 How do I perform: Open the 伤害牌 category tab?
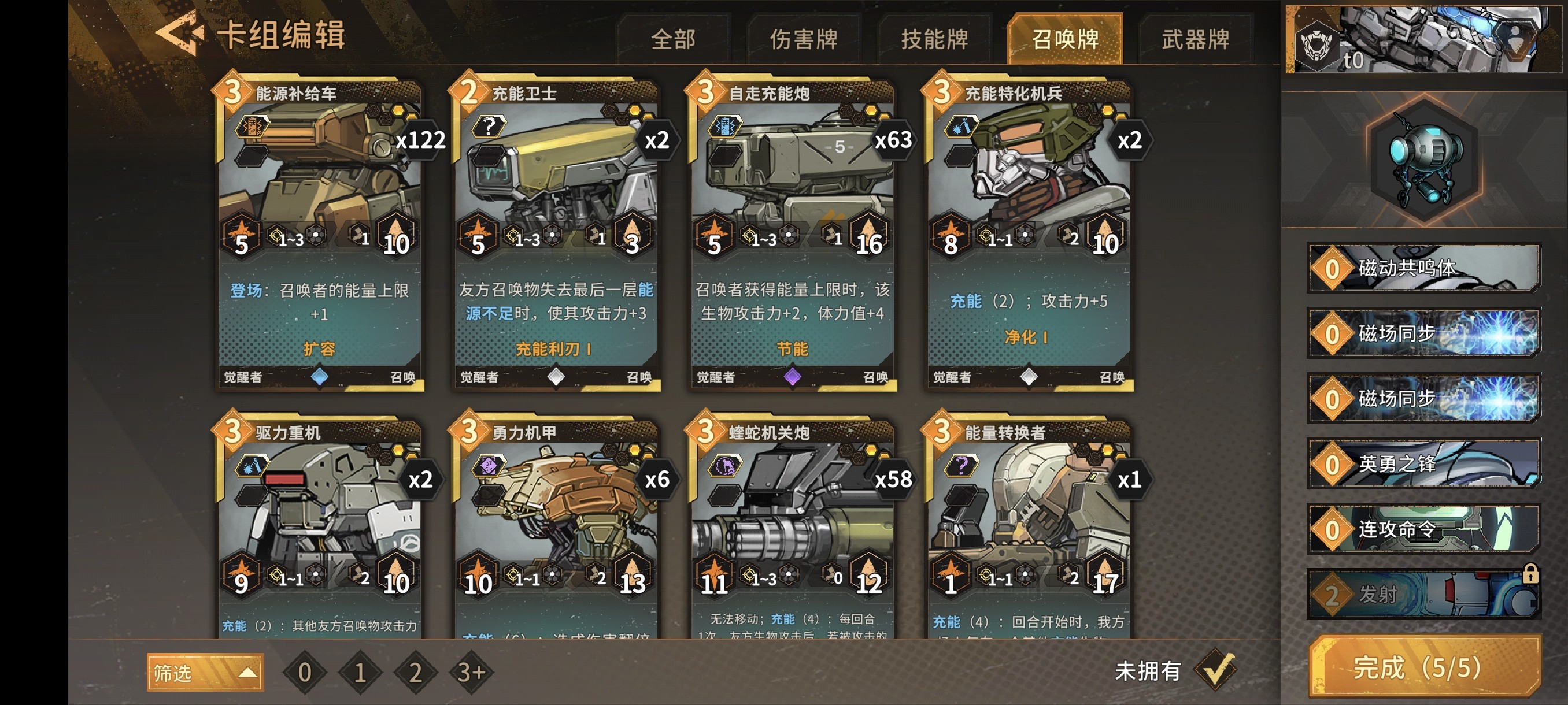point(804,39)
